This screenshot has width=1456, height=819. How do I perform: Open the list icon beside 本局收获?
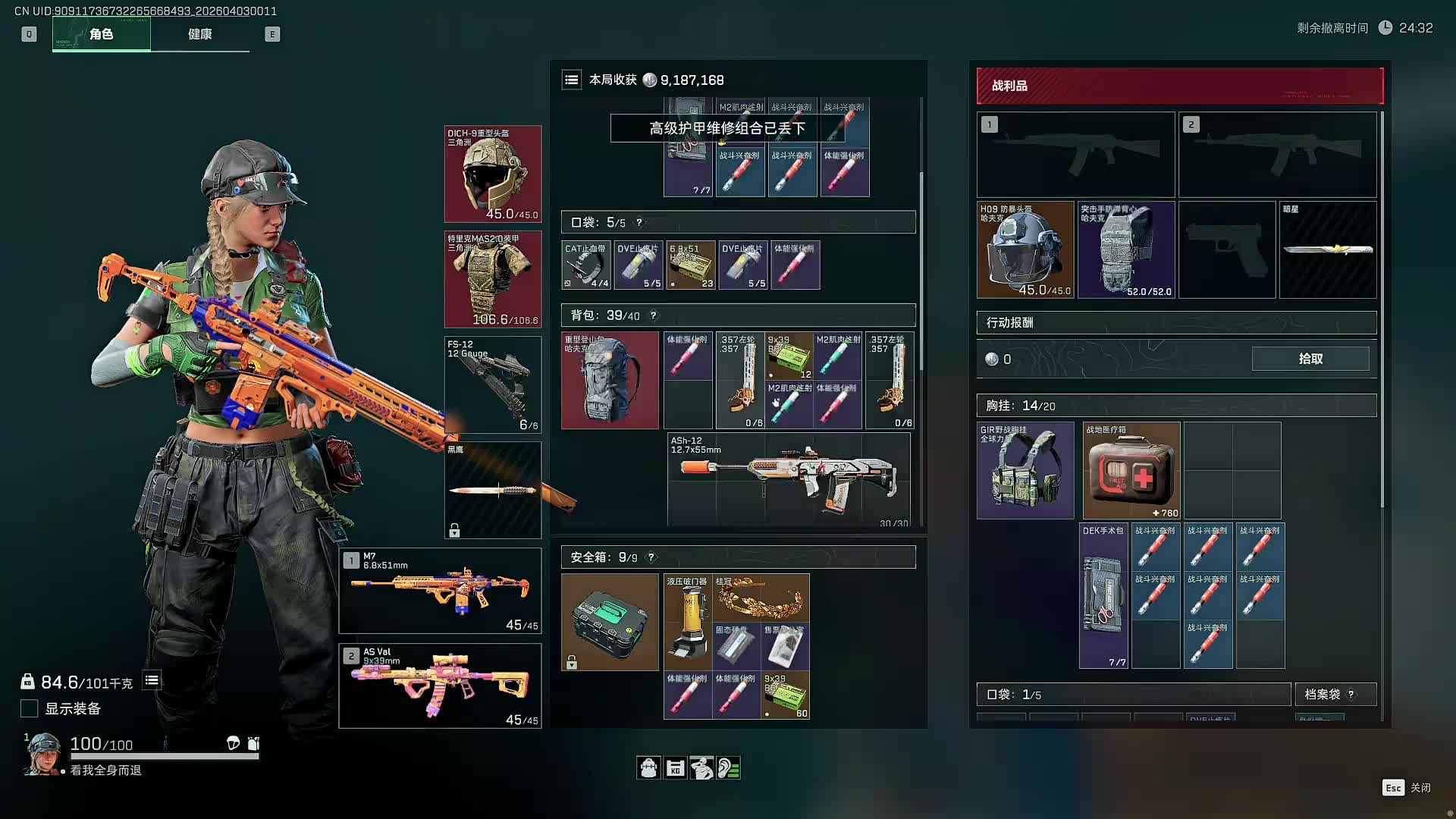[x=572, y=80]
